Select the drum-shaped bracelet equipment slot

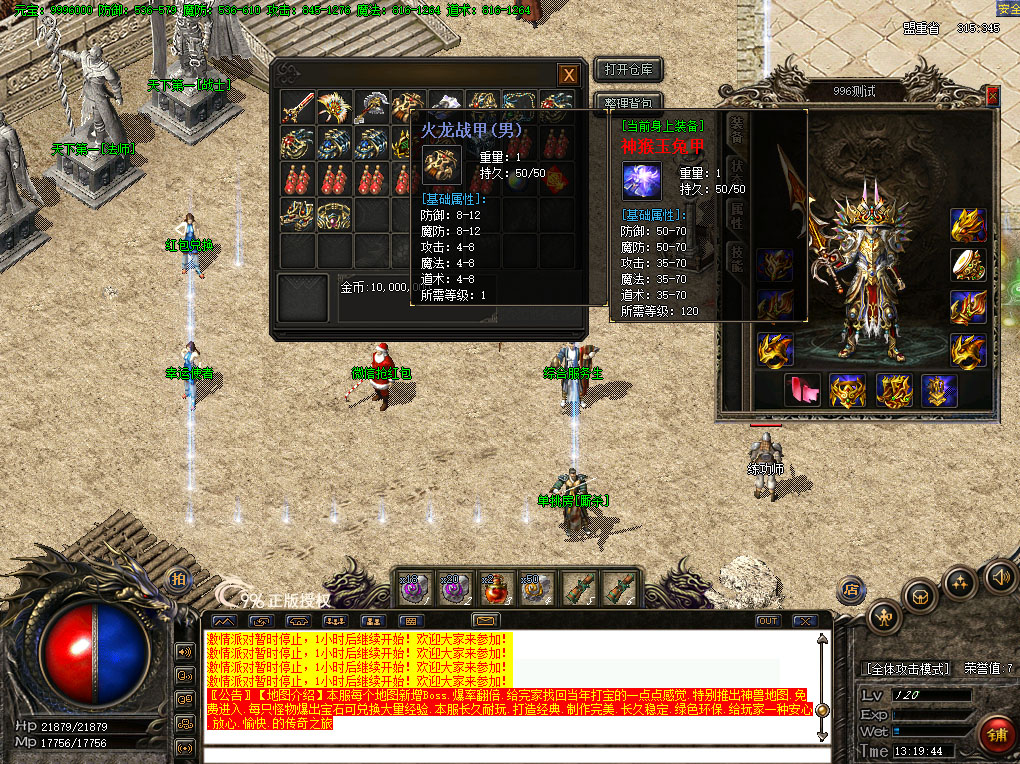968,265
